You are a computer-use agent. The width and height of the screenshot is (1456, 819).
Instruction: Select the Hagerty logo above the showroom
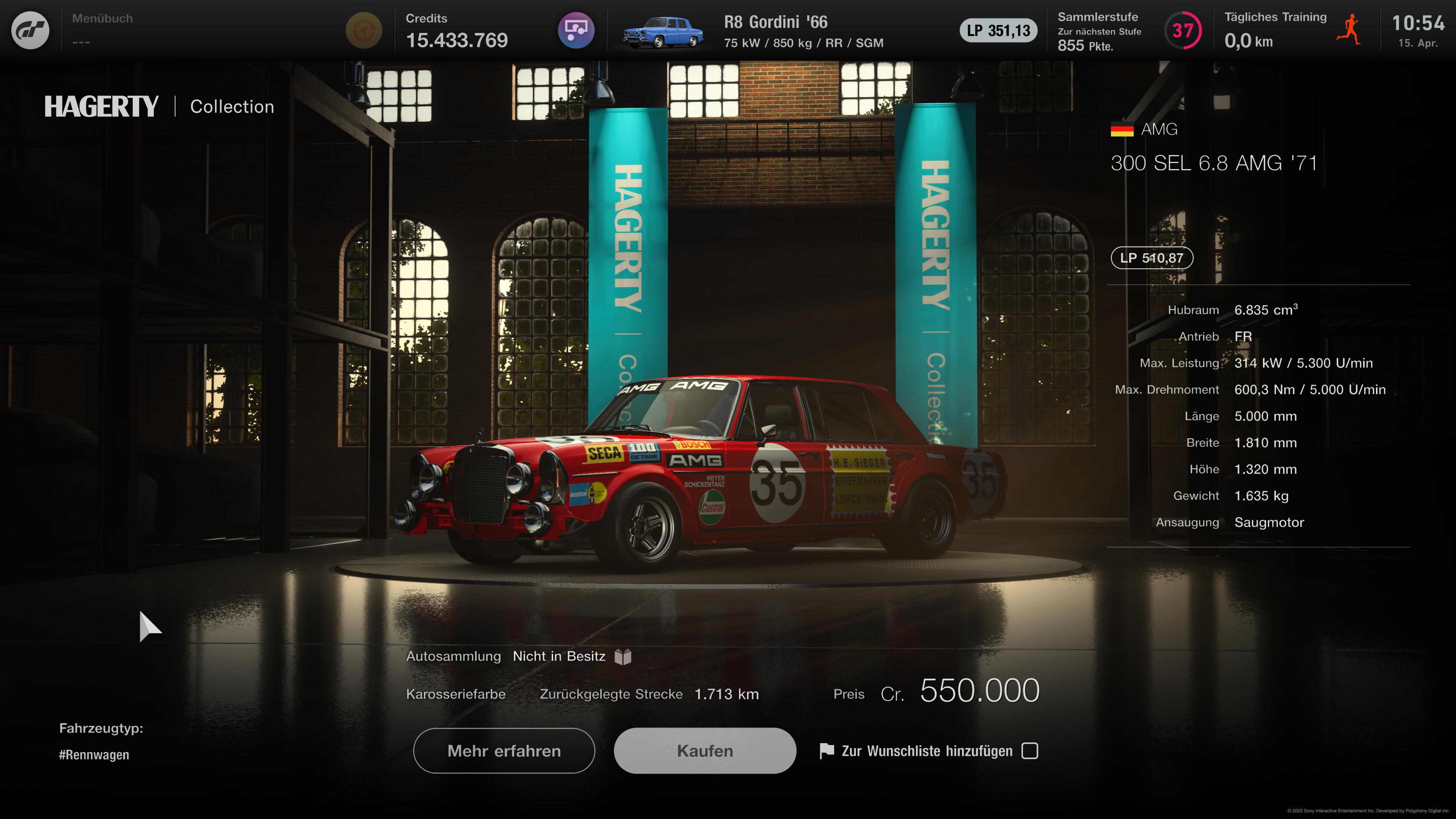[101, 106]
